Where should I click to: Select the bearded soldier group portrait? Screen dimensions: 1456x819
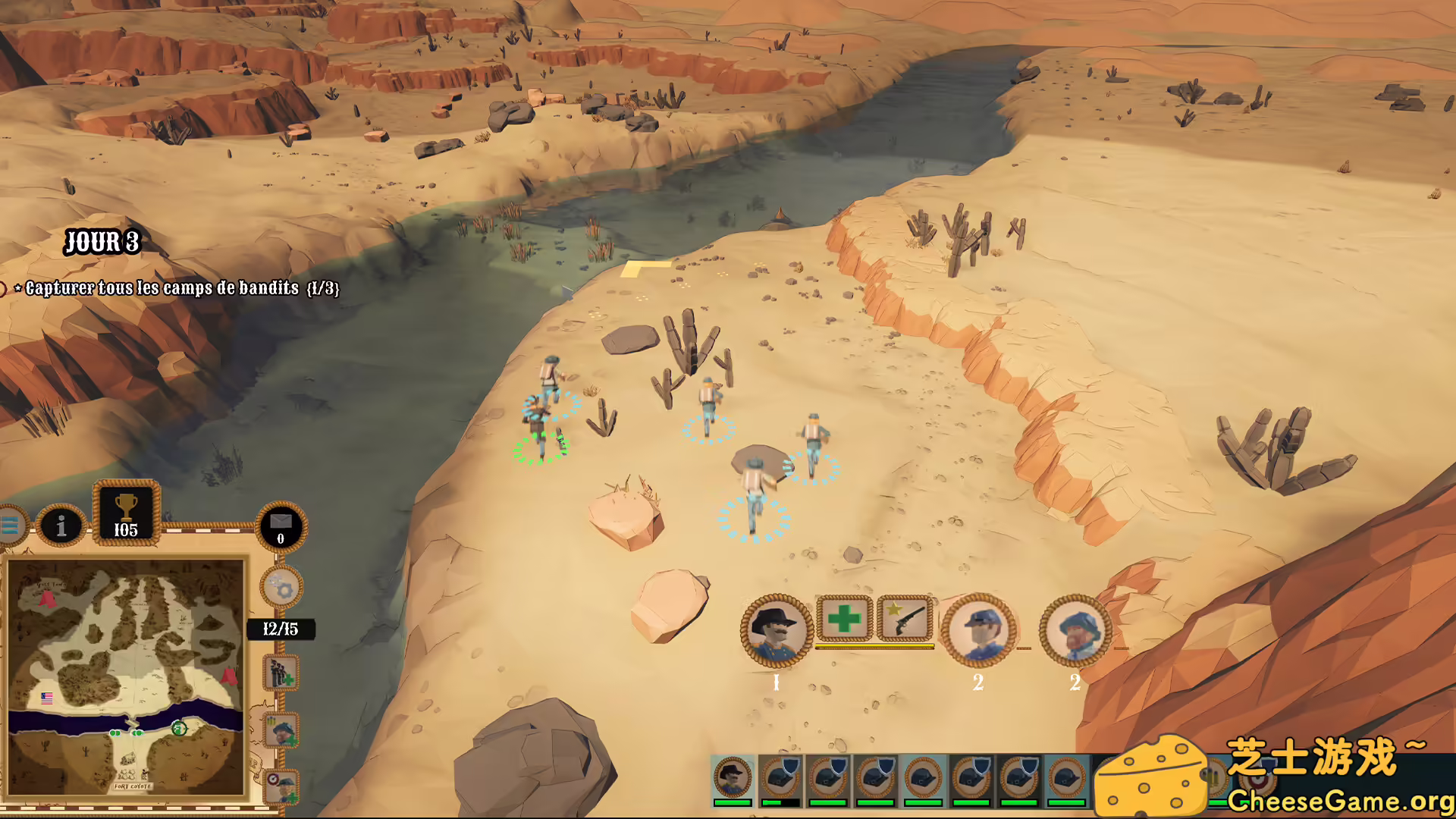1075,629
